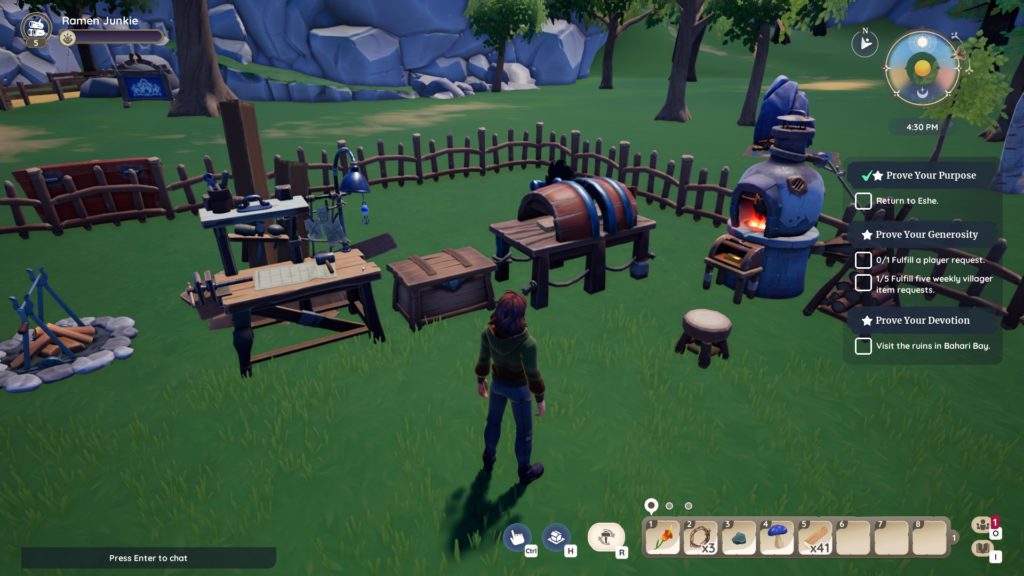Select the blue stone in hotbar slot 3
The image size is (1024, 576).
740,538
